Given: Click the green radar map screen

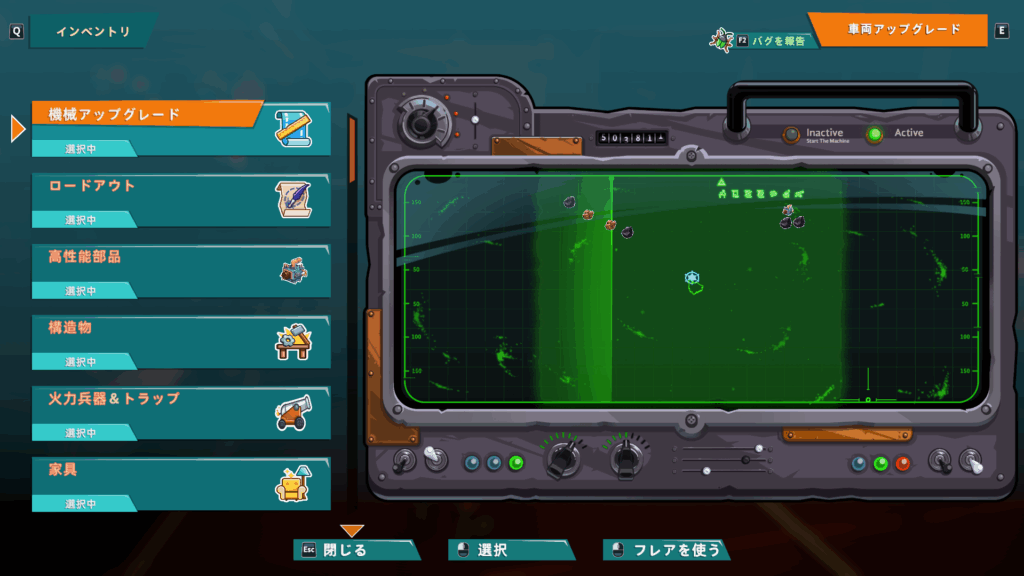Looking at the screenshot, I should tap(690, 288).
